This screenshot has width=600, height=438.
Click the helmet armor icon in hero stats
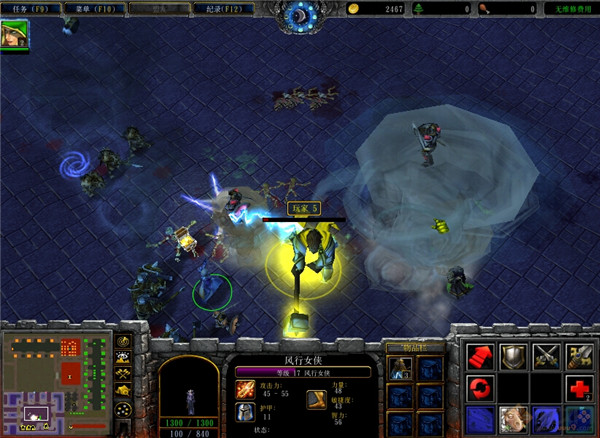click(x=245, y=411)
